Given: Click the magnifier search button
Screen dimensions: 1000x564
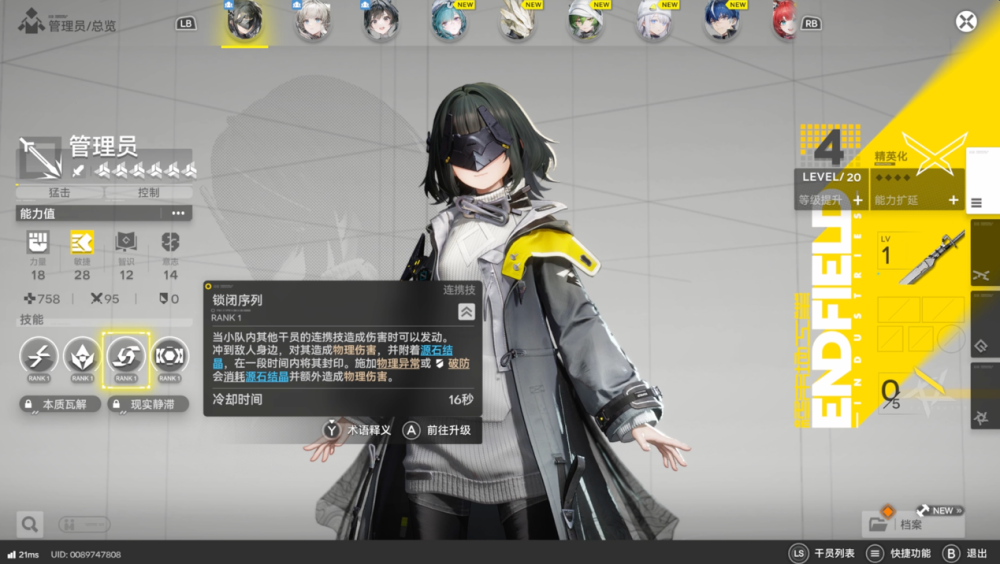Looking at the screenshot, I should (29, 523).
